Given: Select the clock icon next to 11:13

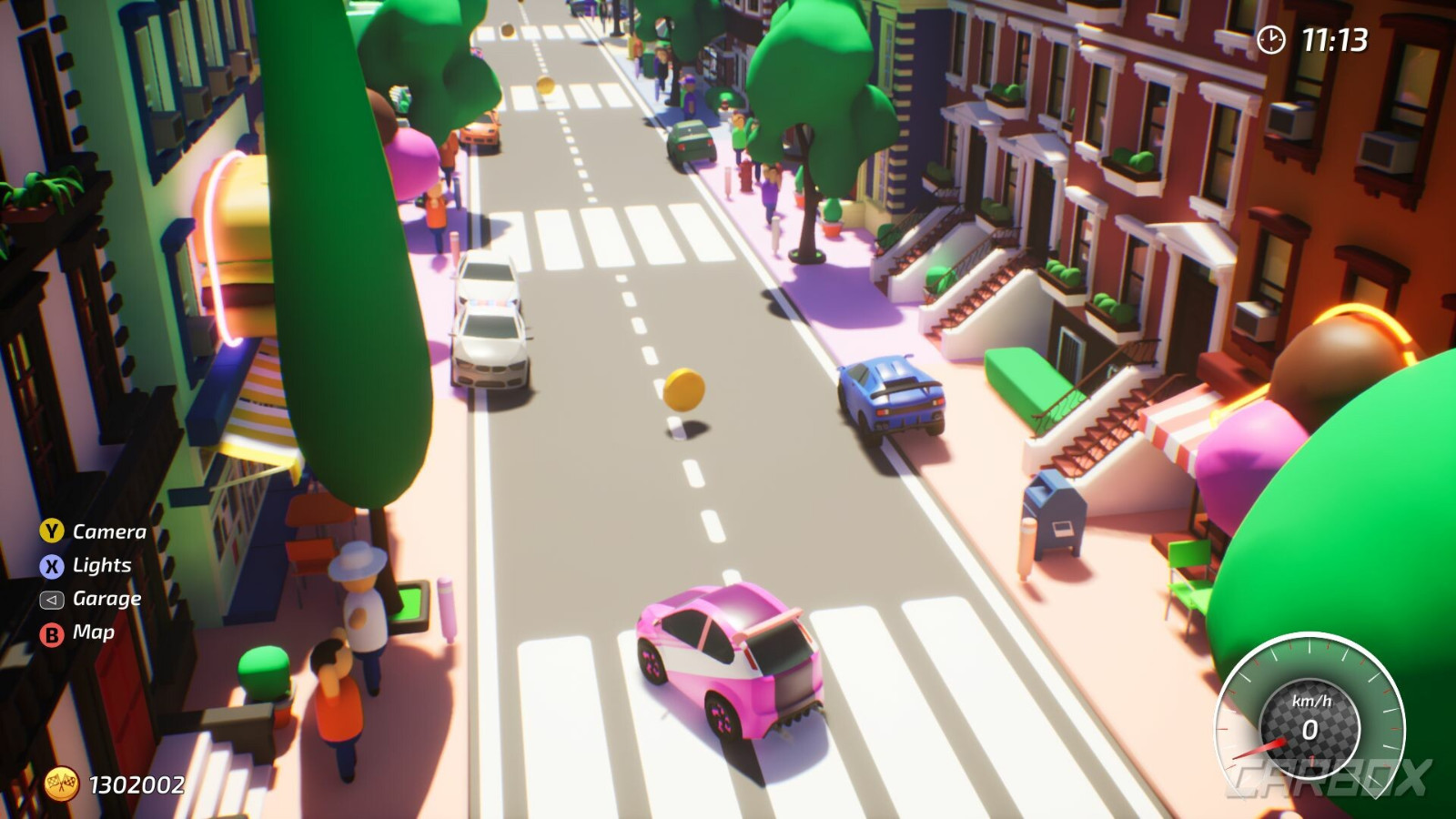Looking at the screenshot, I should point(1273,37).
